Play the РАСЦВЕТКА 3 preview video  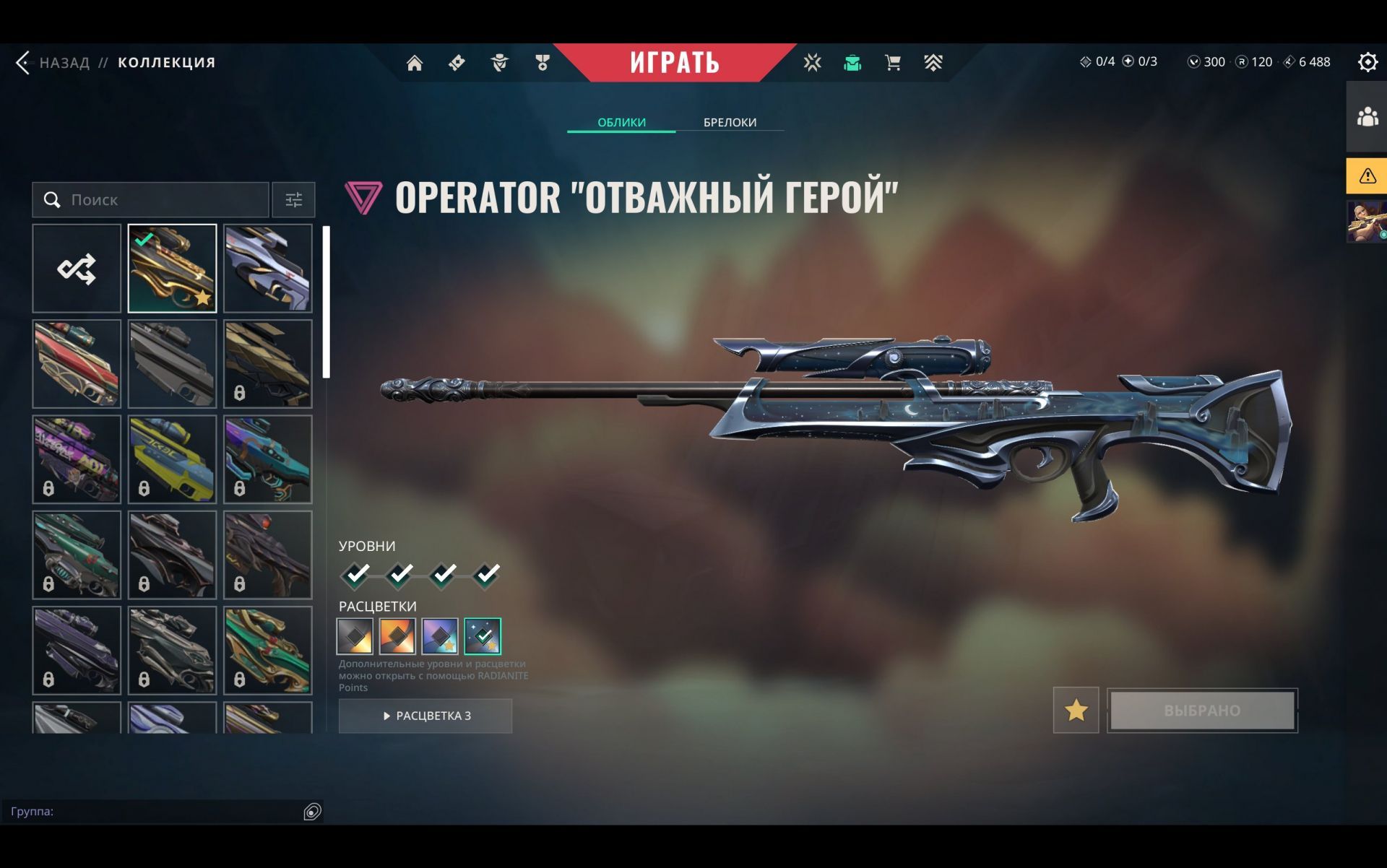[425, 716]
